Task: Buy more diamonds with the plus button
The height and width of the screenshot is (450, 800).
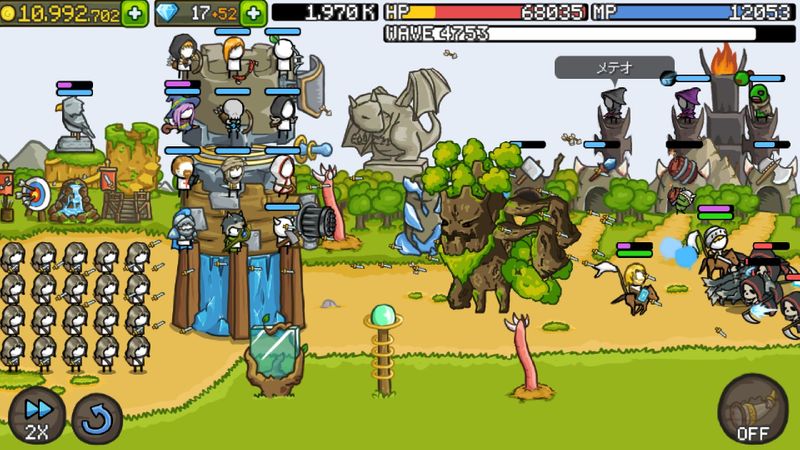Action: pos(254,13)
